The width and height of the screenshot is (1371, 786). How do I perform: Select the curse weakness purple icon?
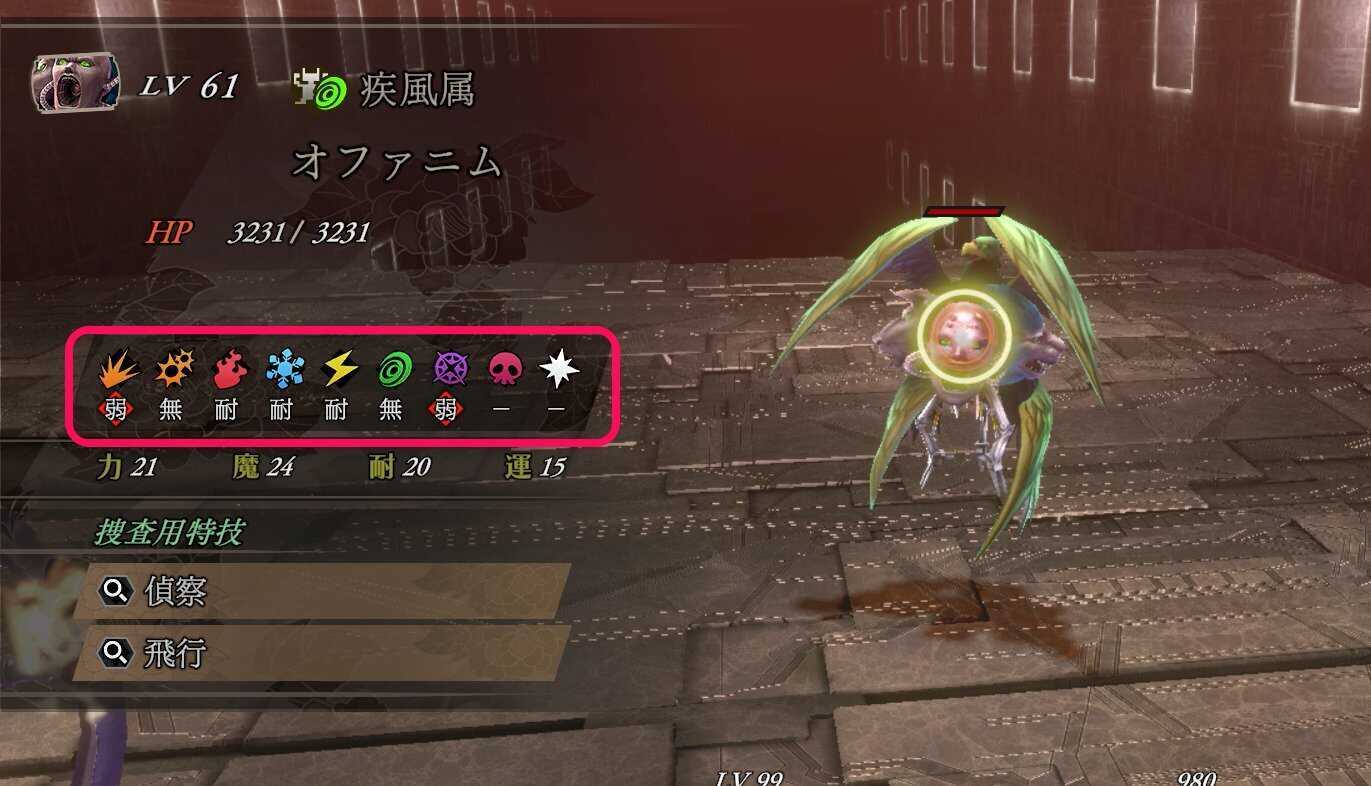point(447,370)
